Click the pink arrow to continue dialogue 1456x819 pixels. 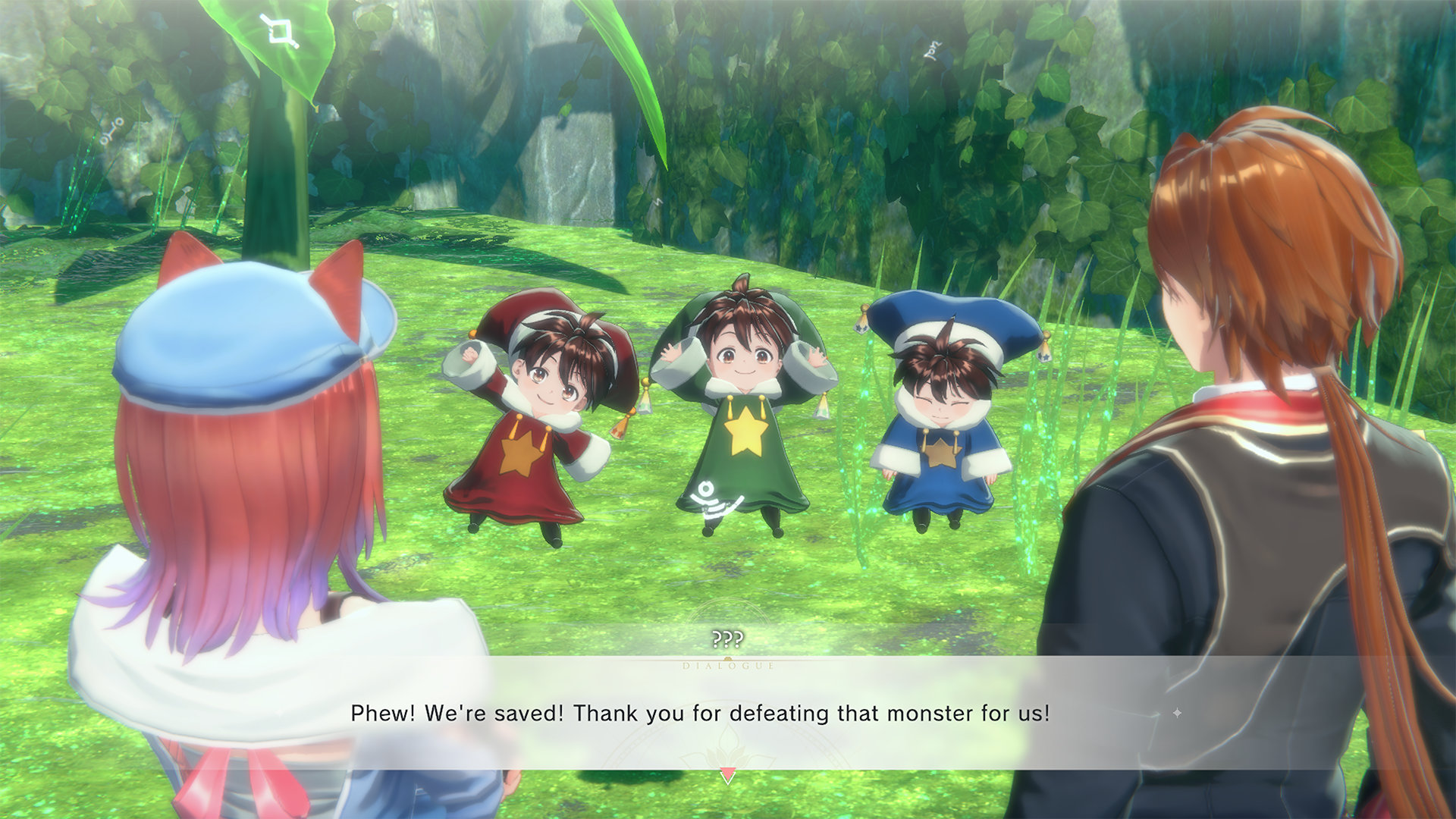727,775
